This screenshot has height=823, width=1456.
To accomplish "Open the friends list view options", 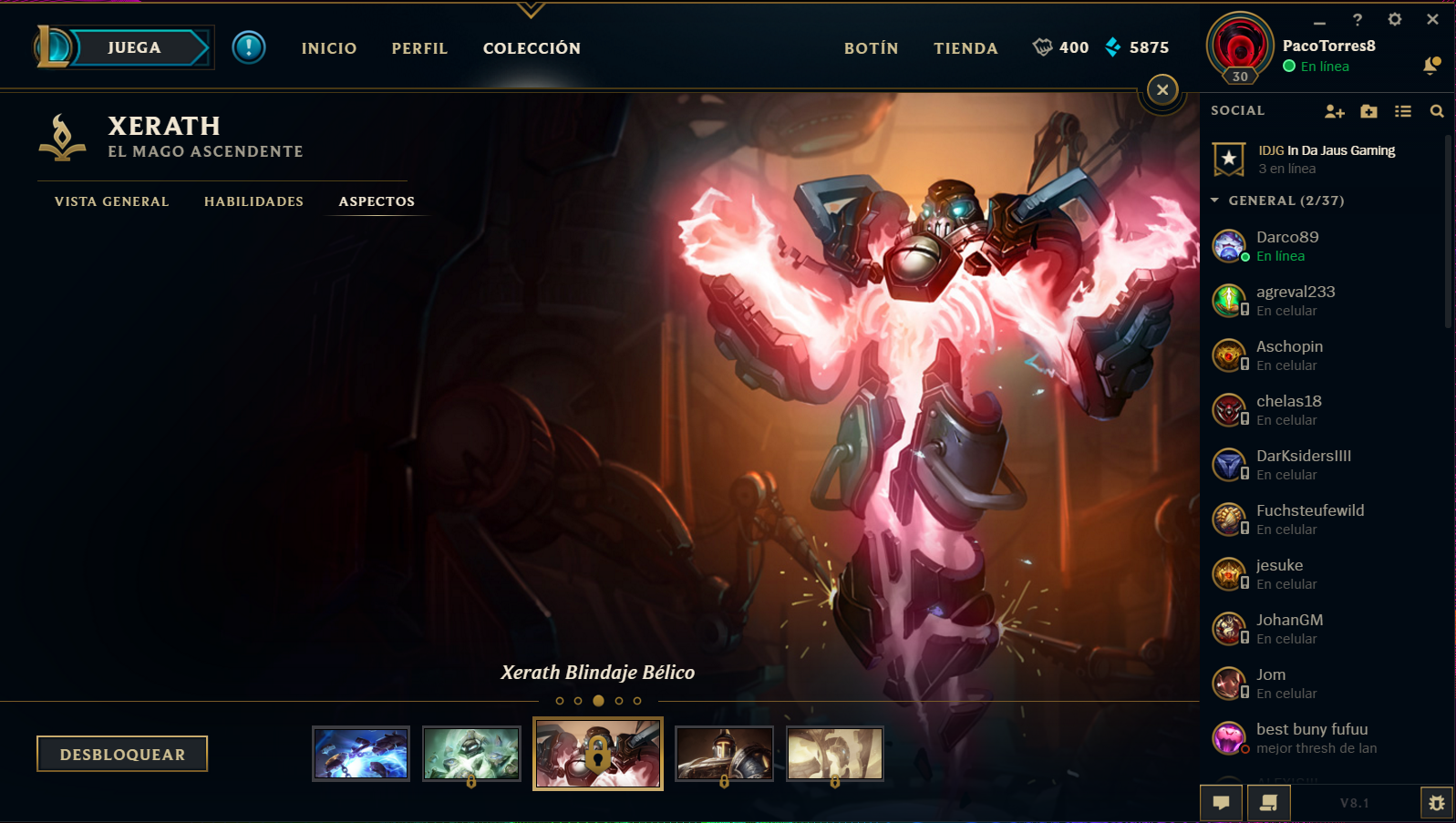I will pos(1403,110).
